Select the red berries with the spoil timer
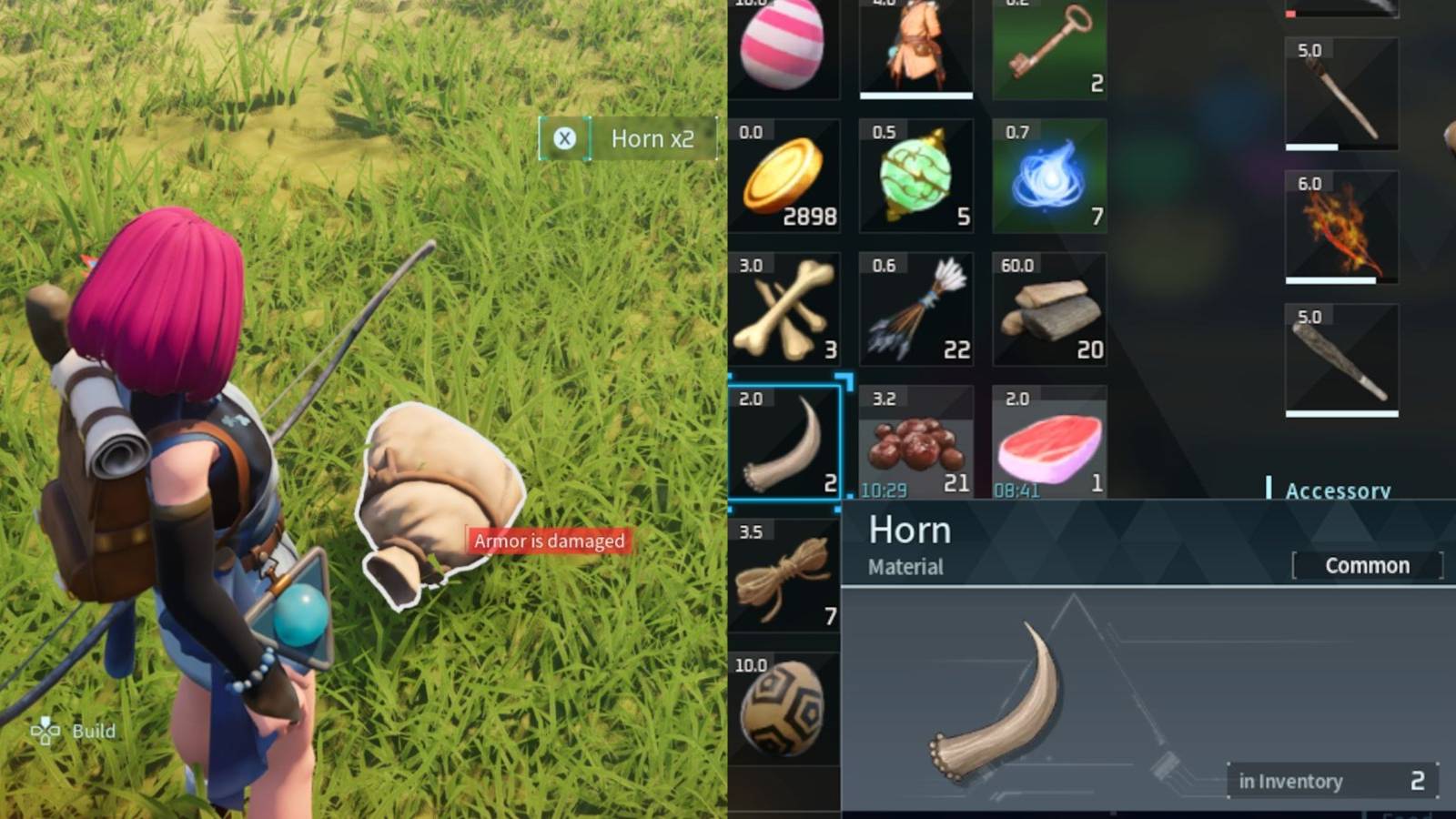Screen dimensions: 1456x819 click(x=916, y=443)
